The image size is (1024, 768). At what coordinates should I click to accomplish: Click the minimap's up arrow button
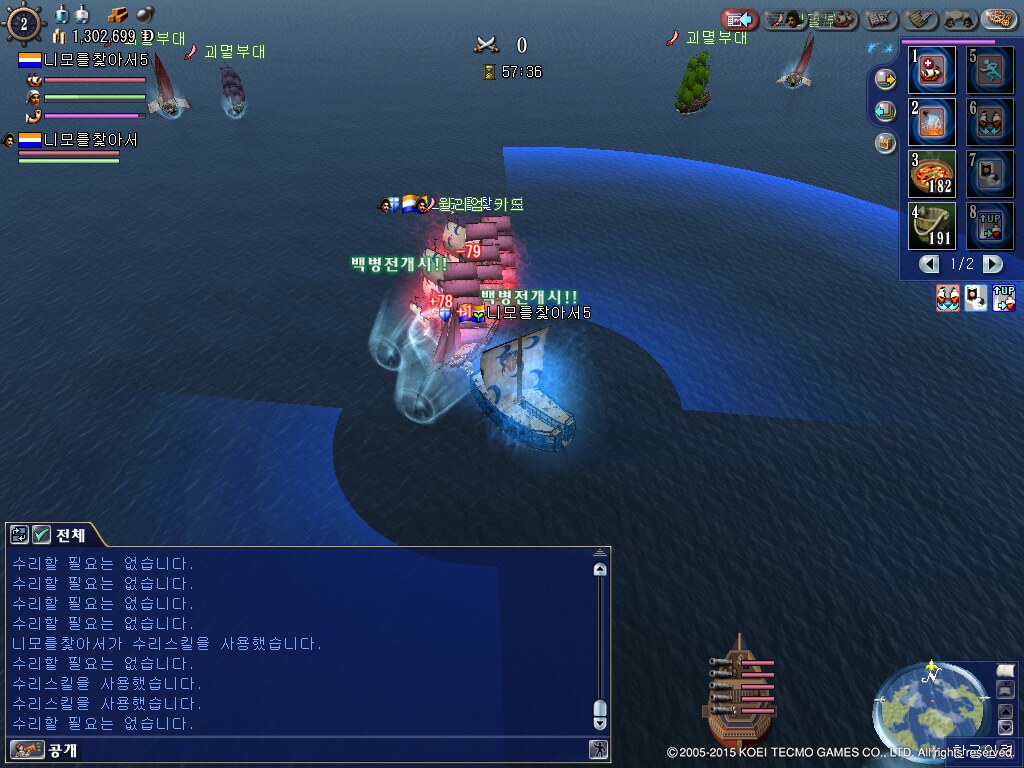(x=1005, y=711)
